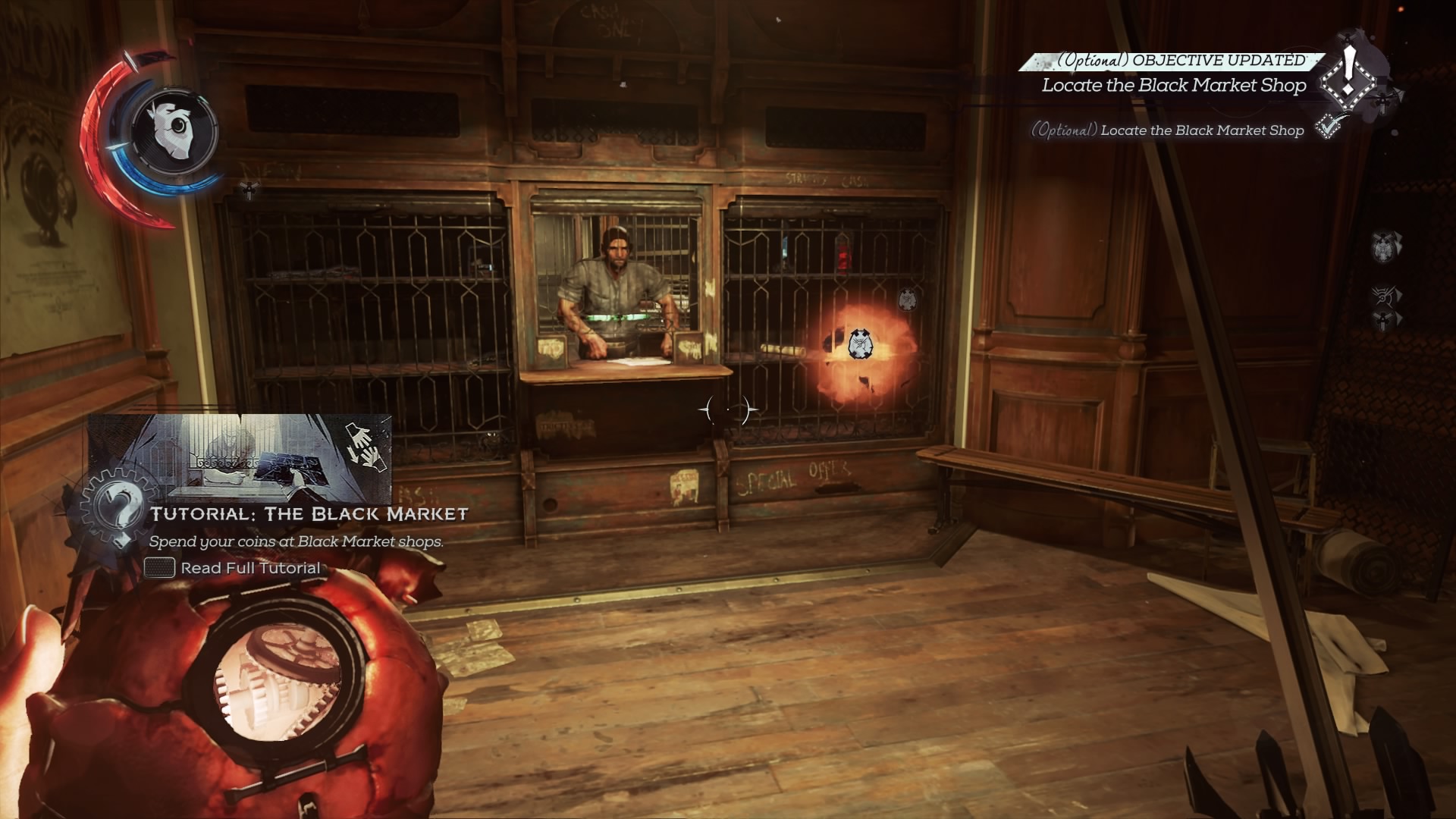The image size is (1456, 819).
Task: Click the completed objective checkmark icon
Action: click(x=1328, y=127)
